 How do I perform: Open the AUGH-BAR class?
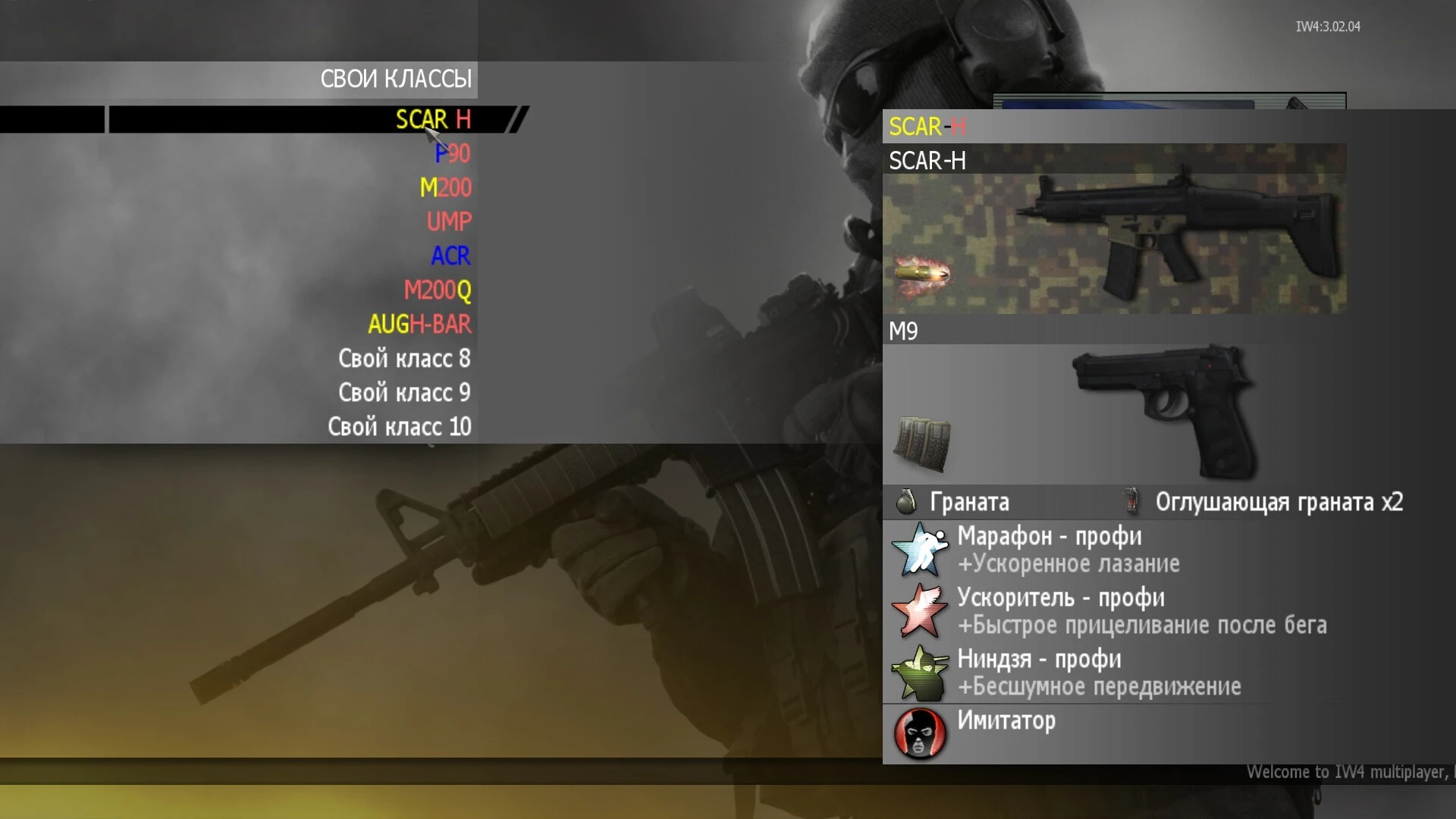coord(419,325)
